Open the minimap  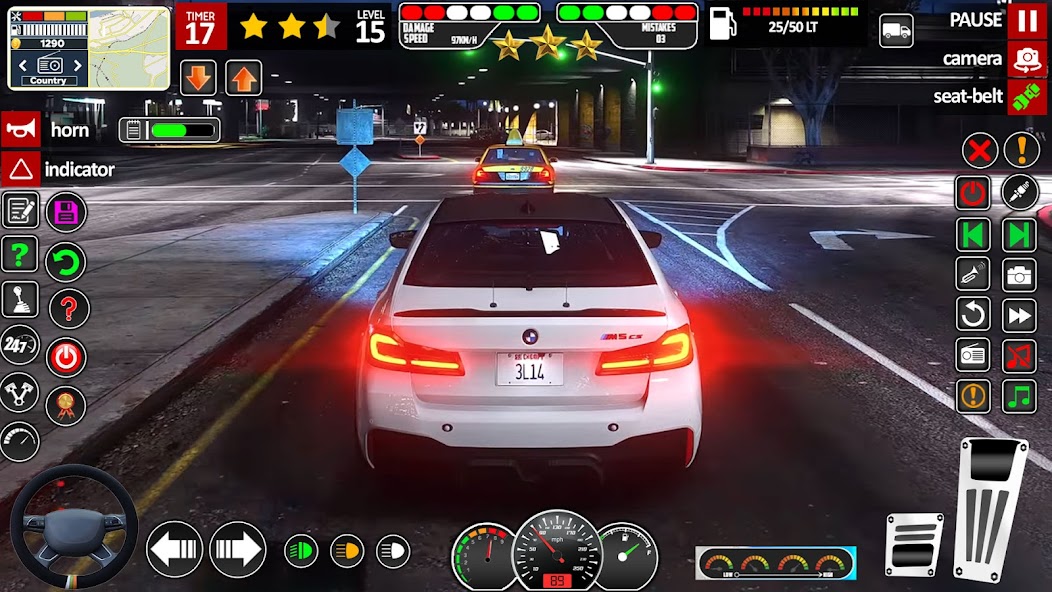[x=129, y=48]
